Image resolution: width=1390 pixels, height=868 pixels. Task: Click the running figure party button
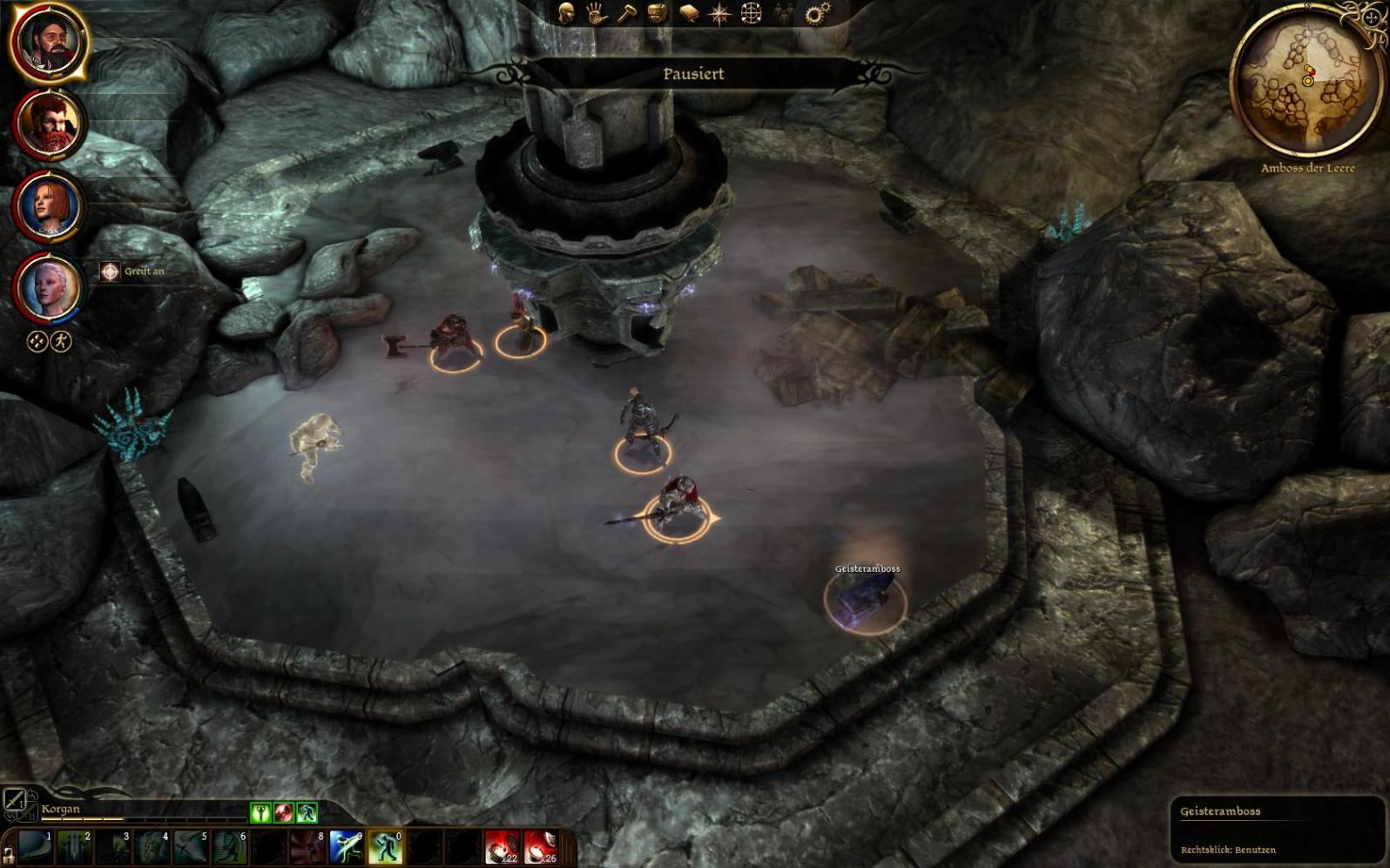pos(60,341)
